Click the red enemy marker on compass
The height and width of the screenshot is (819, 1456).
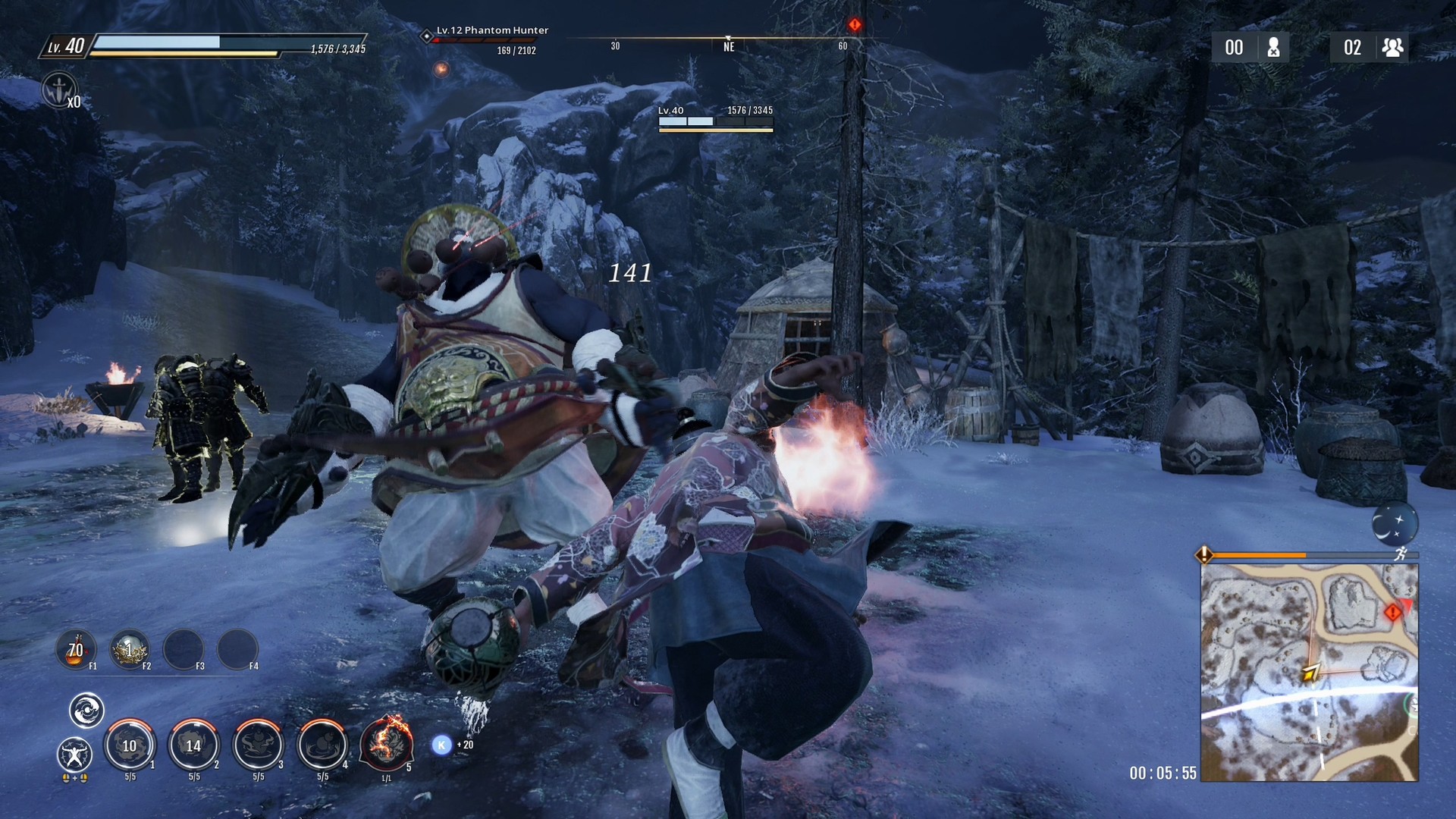point(855,25)
